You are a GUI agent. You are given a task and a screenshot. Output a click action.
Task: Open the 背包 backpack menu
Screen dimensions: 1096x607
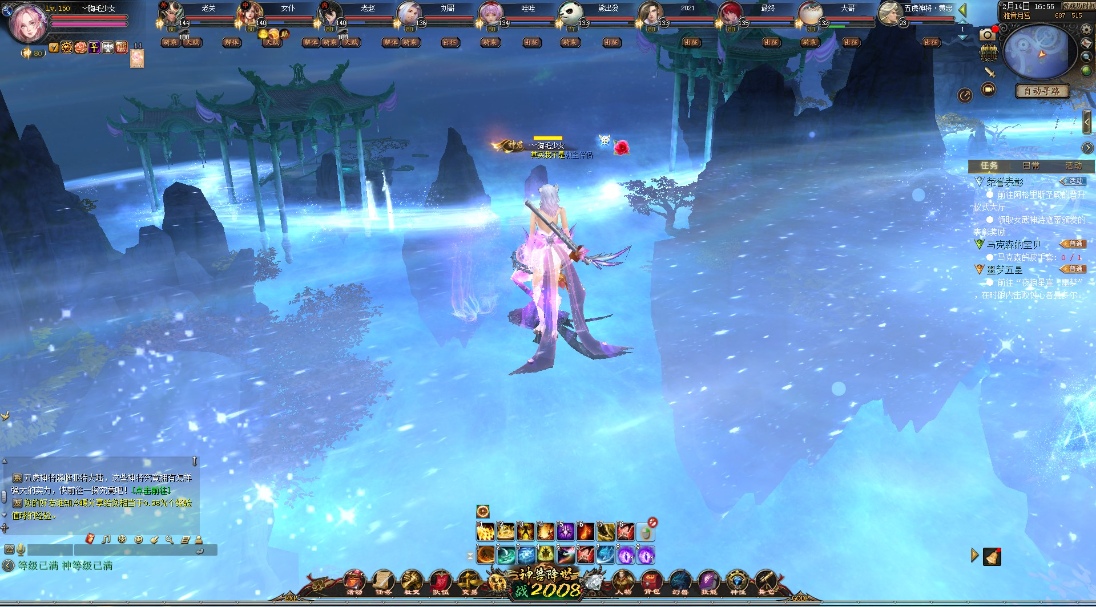click(651, 580)
